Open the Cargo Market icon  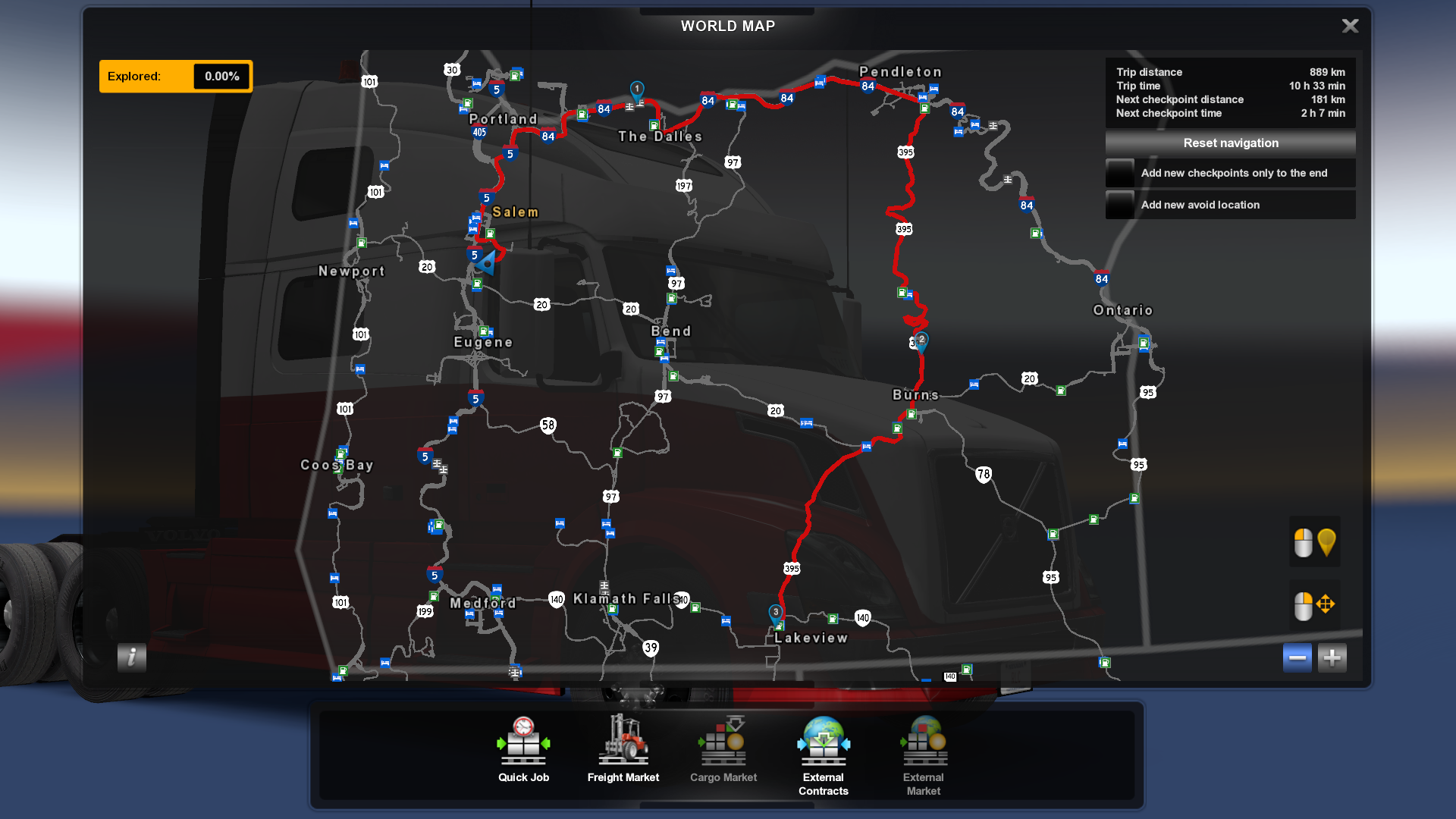[723, 739]
